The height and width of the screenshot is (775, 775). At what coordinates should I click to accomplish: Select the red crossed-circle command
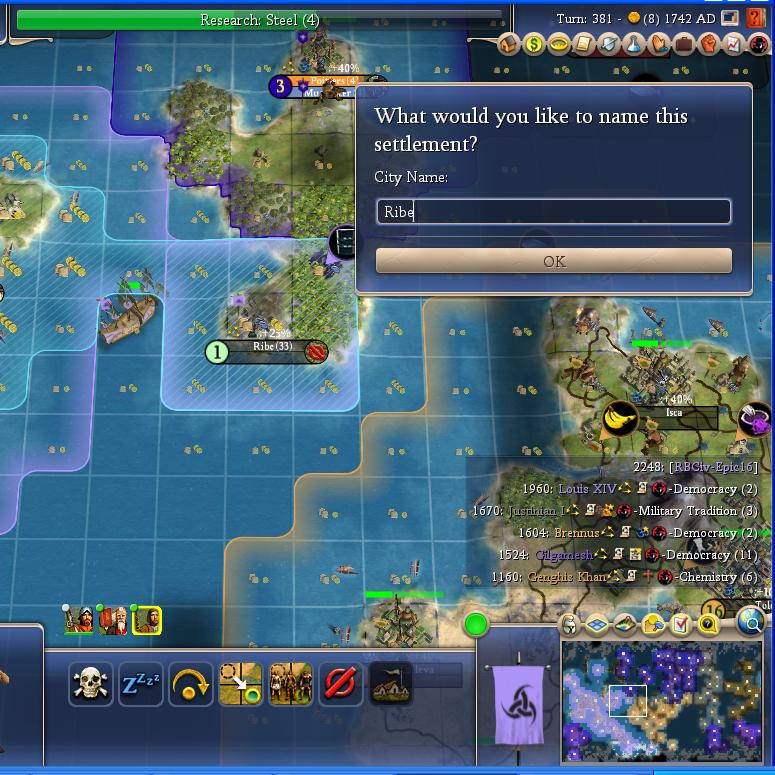click(340, 684)
